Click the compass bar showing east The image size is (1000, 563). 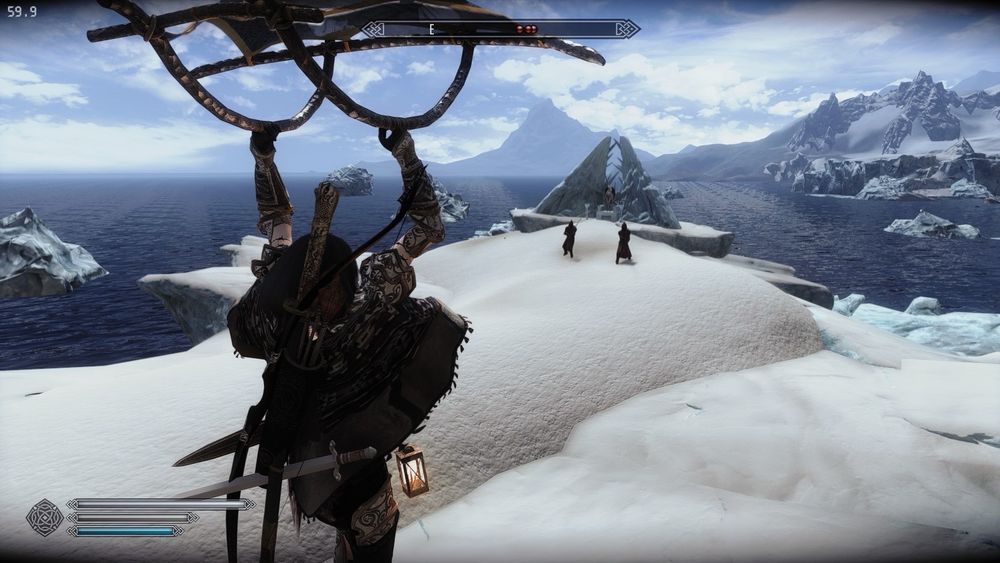click(500, 29)
